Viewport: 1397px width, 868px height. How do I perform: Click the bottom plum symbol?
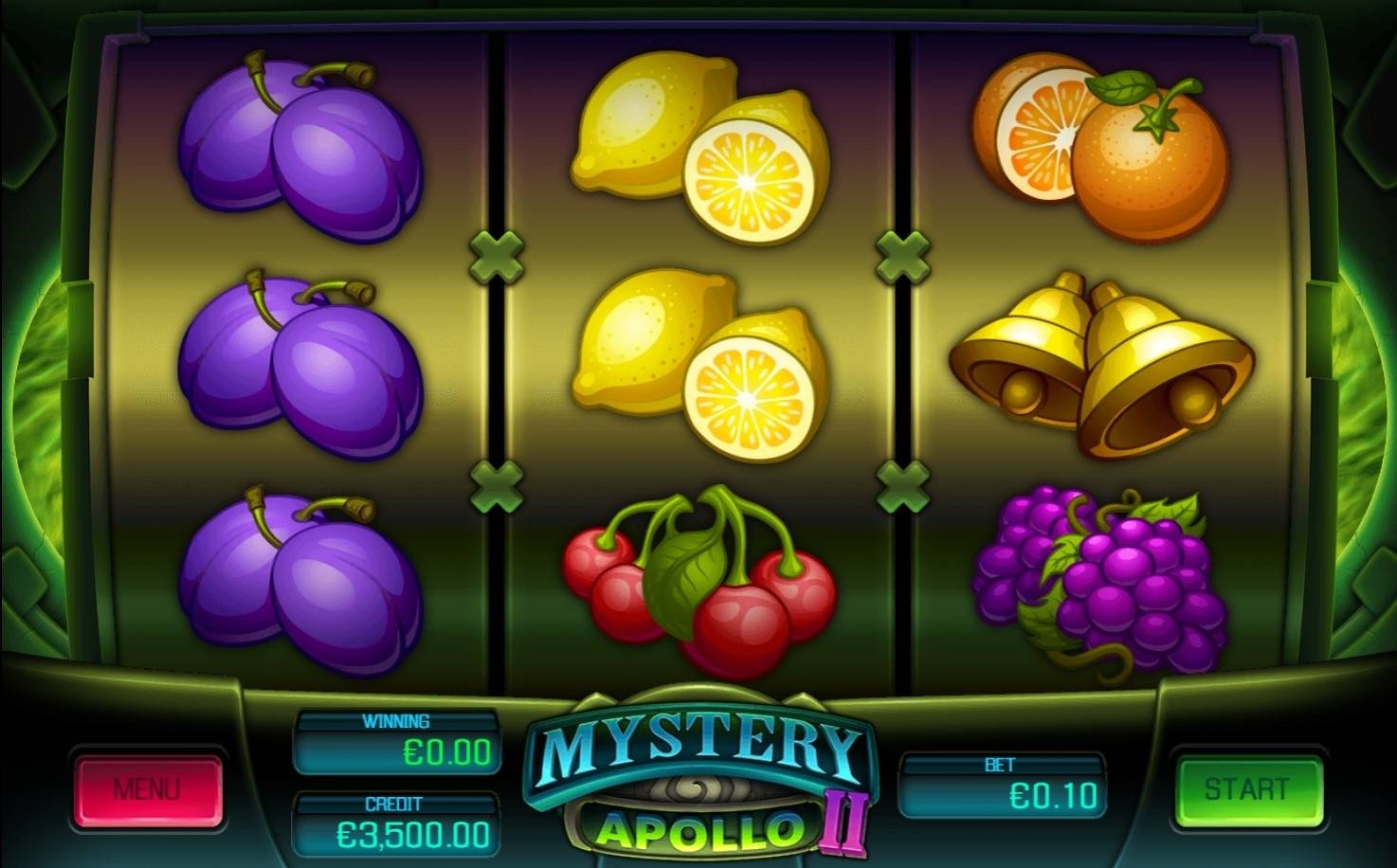point(303,583)
